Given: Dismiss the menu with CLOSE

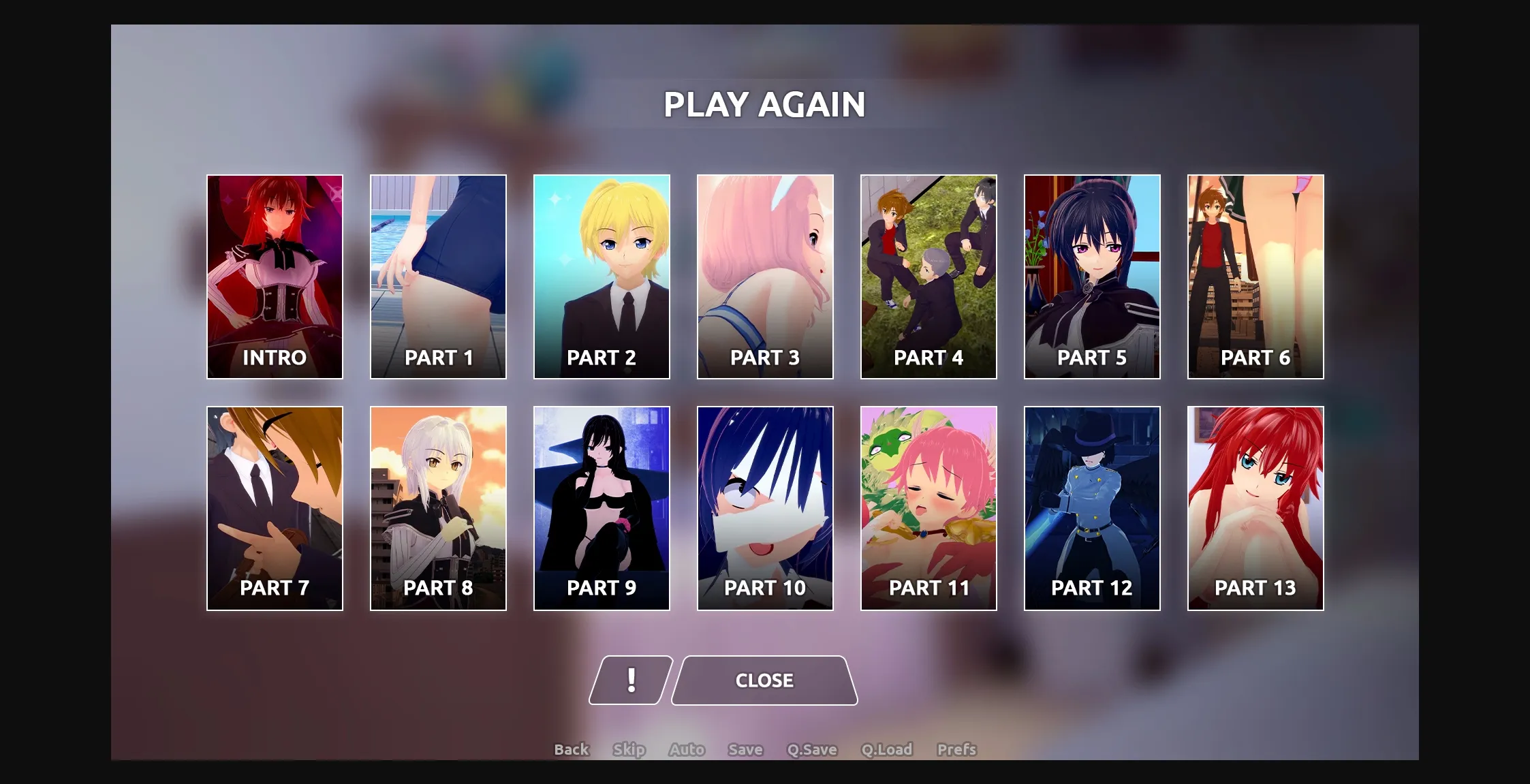Looking at the screenshot, I should pos(764,679).
